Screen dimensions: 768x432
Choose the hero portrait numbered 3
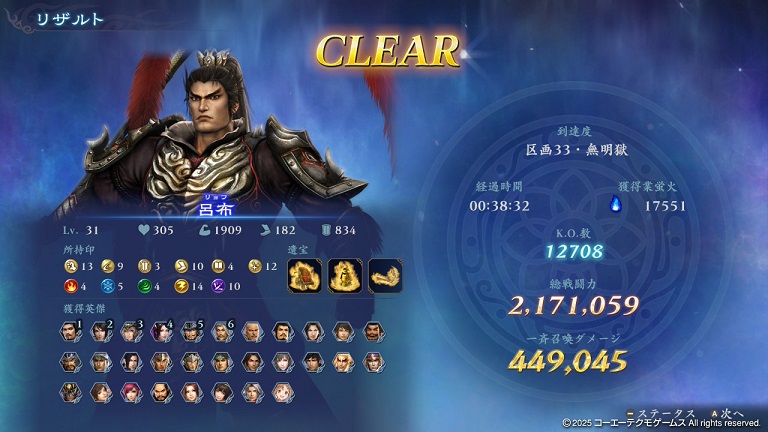(x=130, y=332)
